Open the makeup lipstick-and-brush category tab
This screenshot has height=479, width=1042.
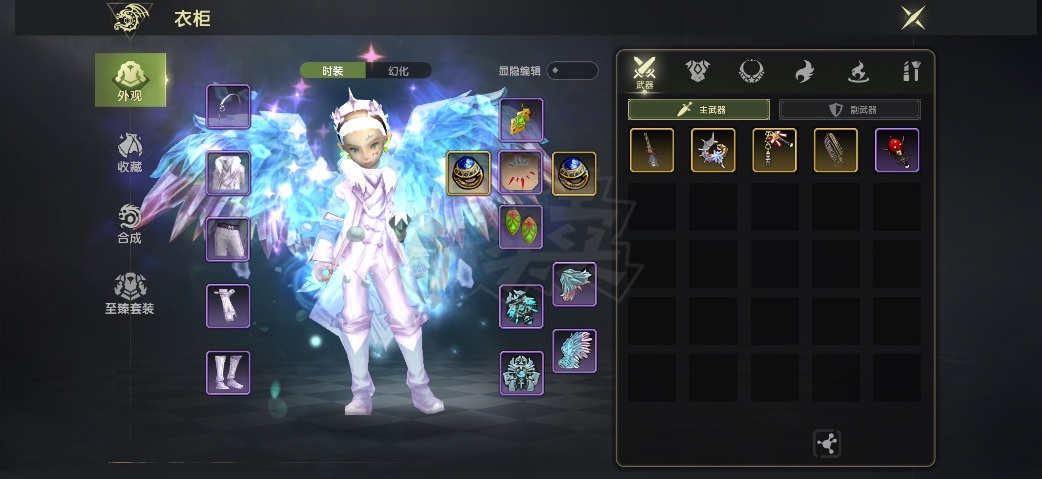click(909, 70)
